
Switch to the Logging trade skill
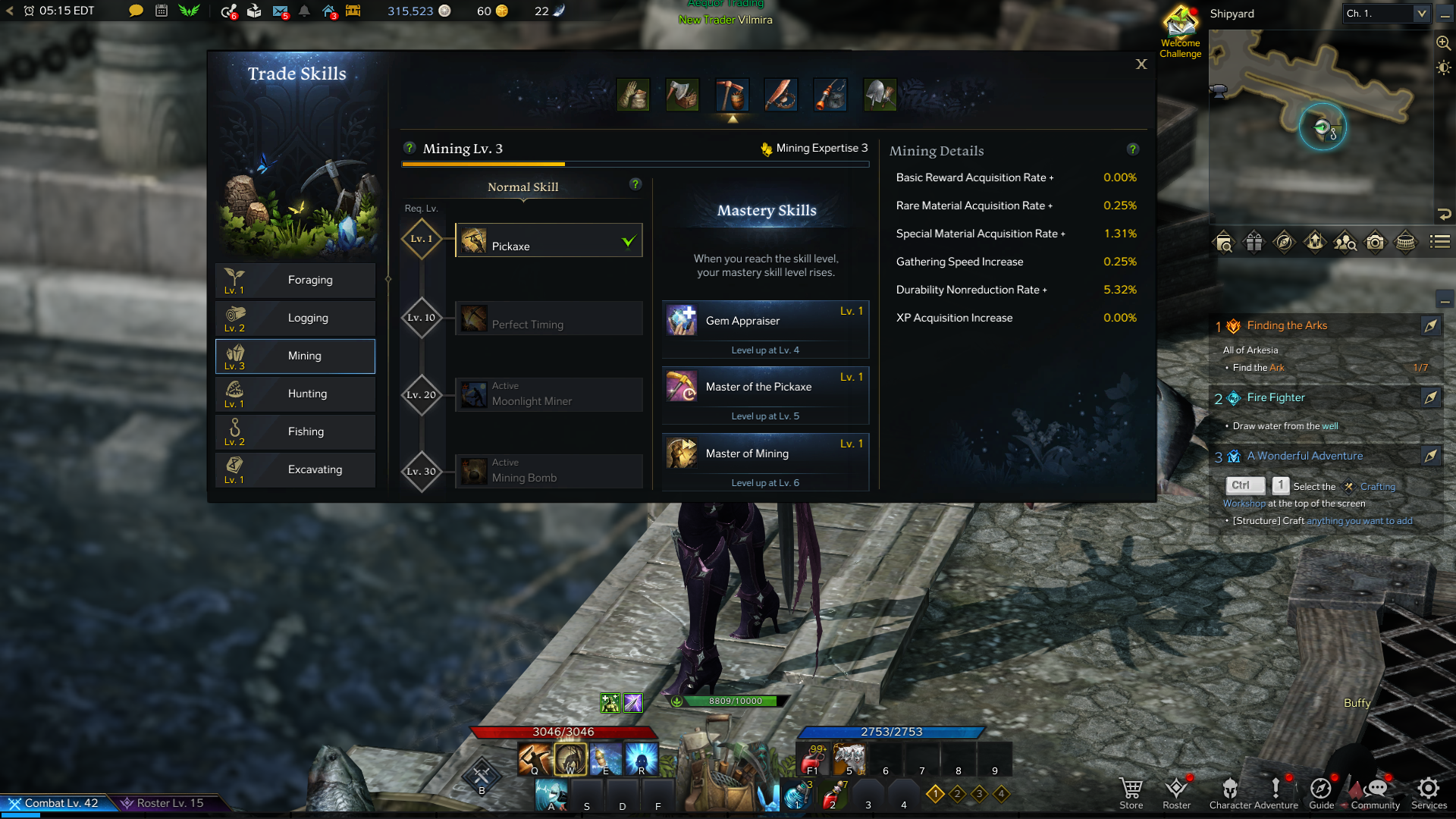295,318
